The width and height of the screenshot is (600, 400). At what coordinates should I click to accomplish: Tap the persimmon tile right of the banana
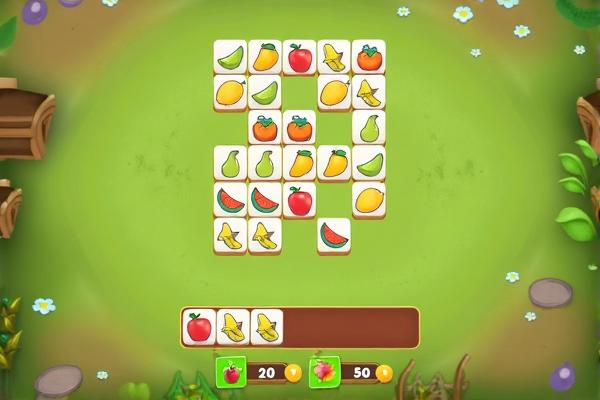[x=368, y=57]
